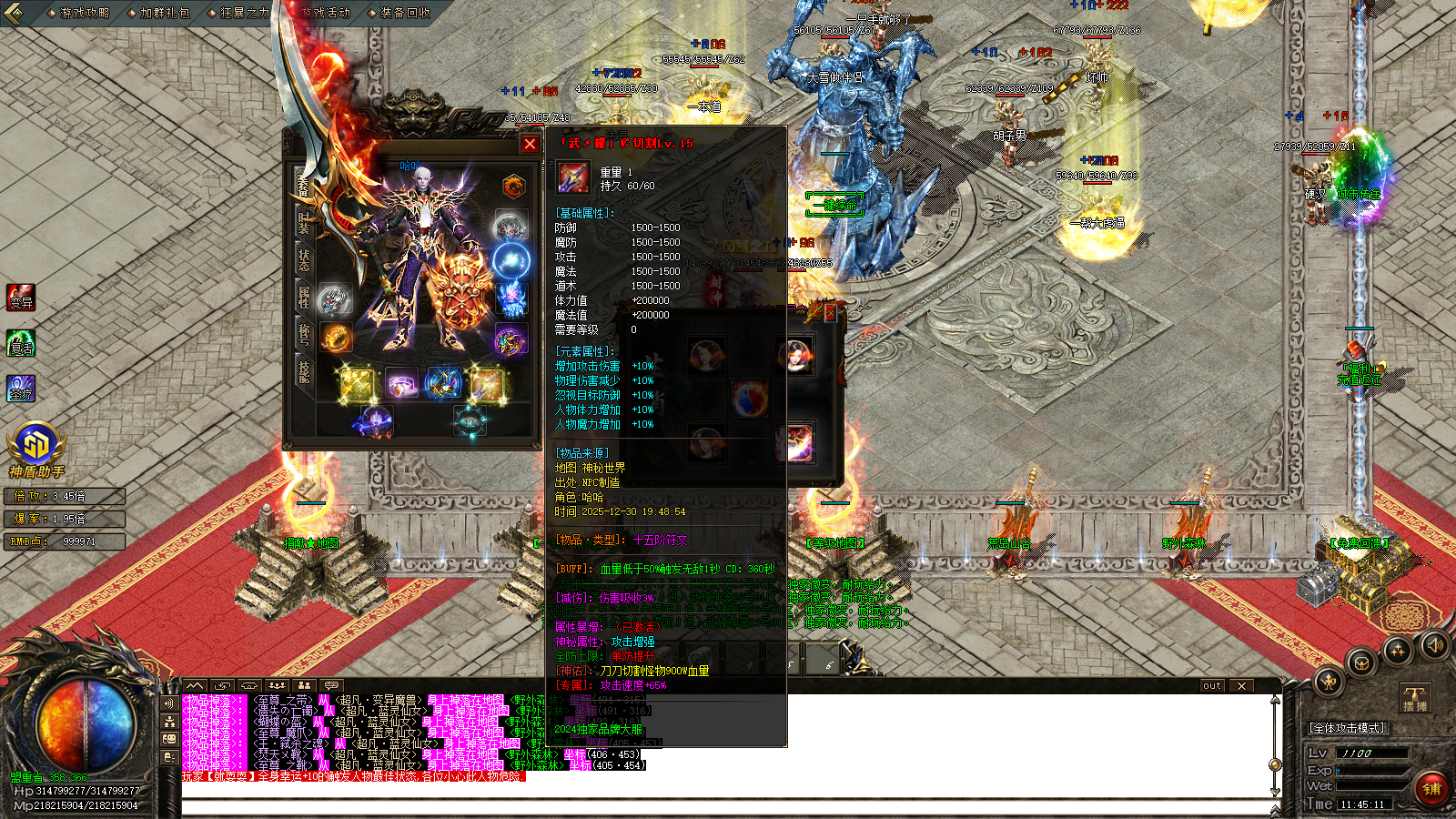Image resolution: width=1456 pixels, height=819 pixels.
Task: Open the 加群礼包 gift pack menu
Action: (x=164, y=13)
